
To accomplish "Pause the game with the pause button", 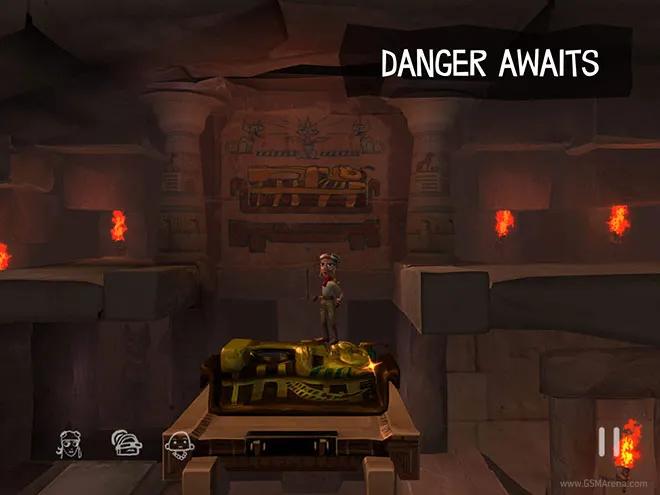I will point(608,441).
